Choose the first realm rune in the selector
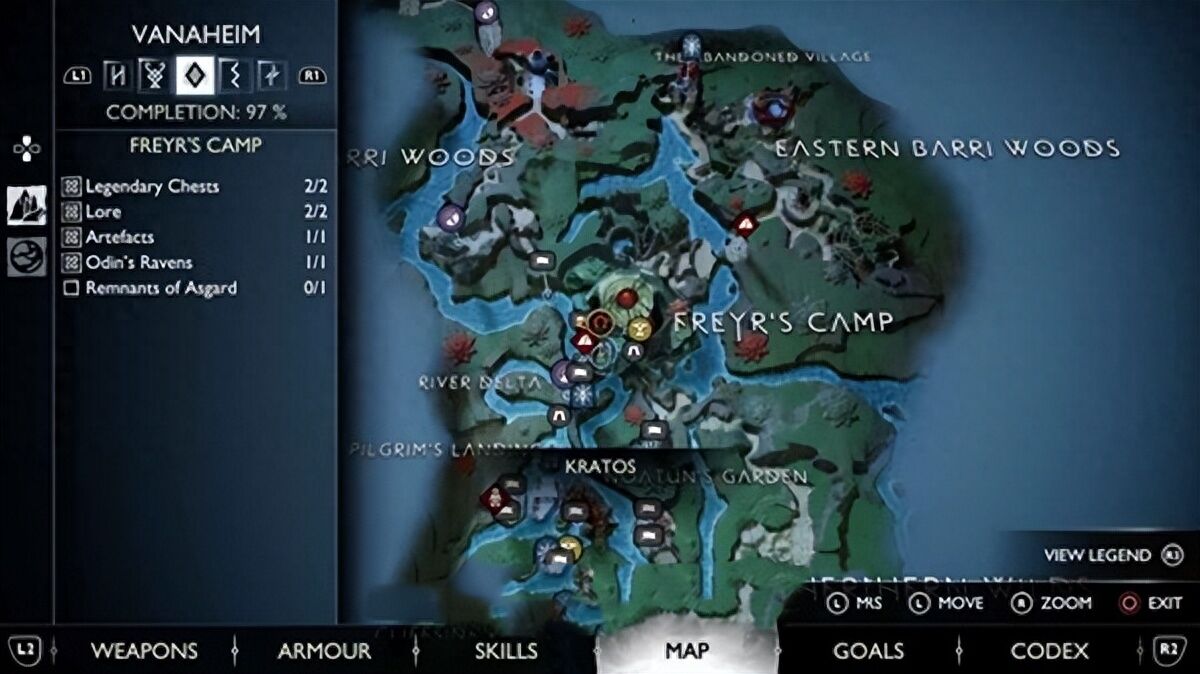The image size is (1200, 674). [117, 74]
